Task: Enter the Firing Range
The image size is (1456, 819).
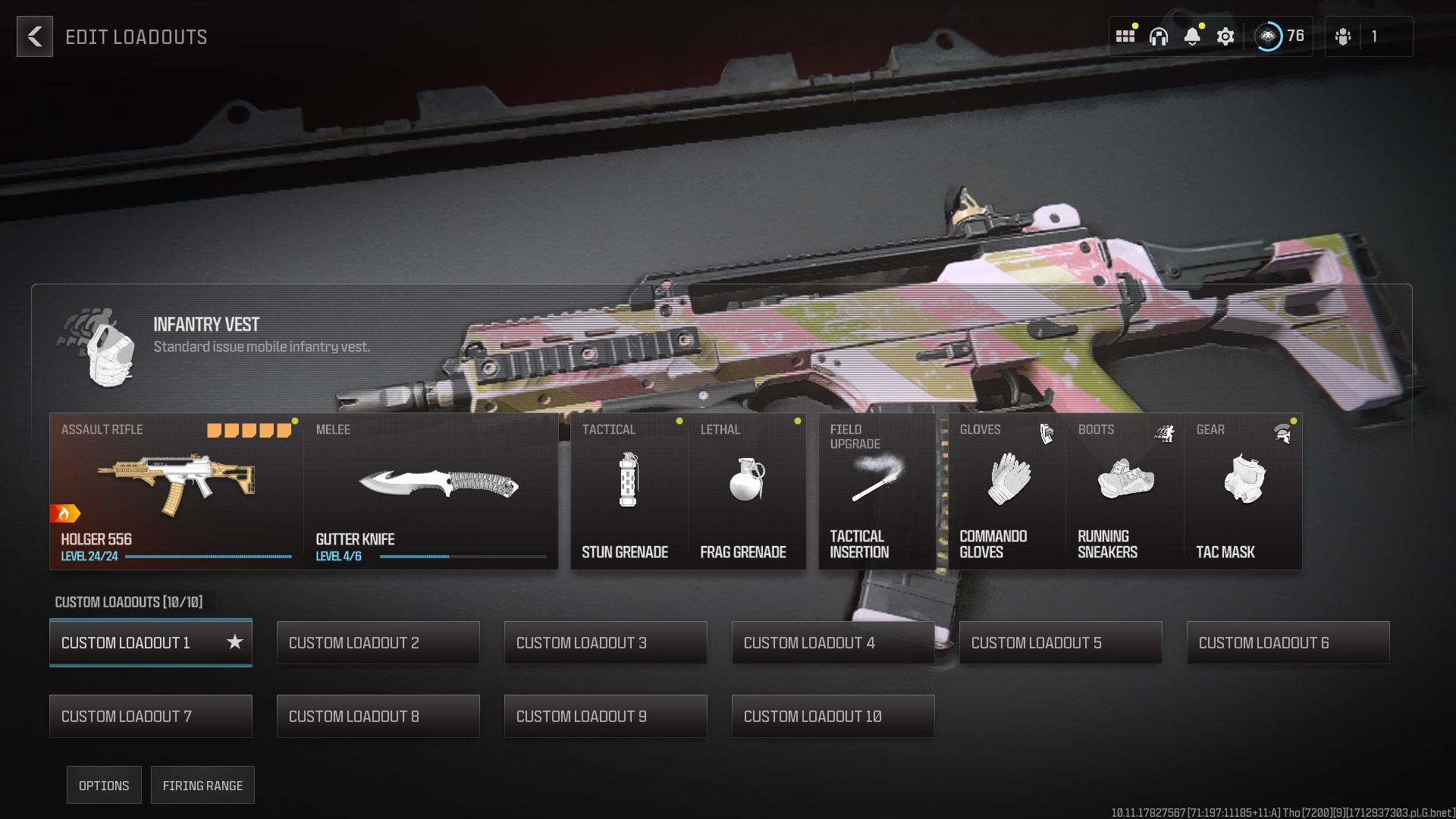Action: click(202, 785)
